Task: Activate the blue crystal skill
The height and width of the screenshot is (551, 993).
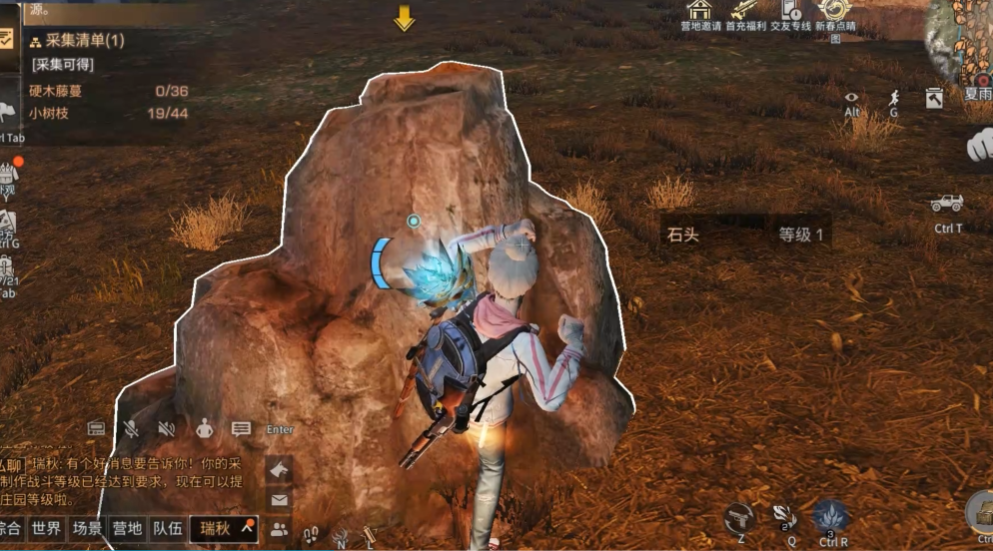Action: click(x=830, y=516)
